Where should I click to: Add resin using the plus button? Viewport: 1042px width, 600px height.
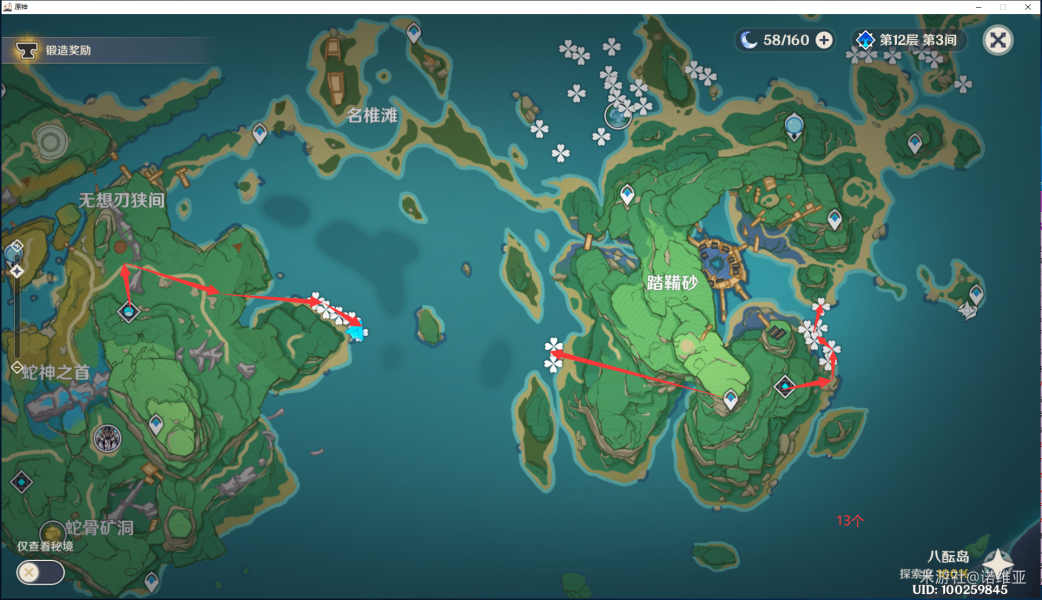click(x=824, y=40)
